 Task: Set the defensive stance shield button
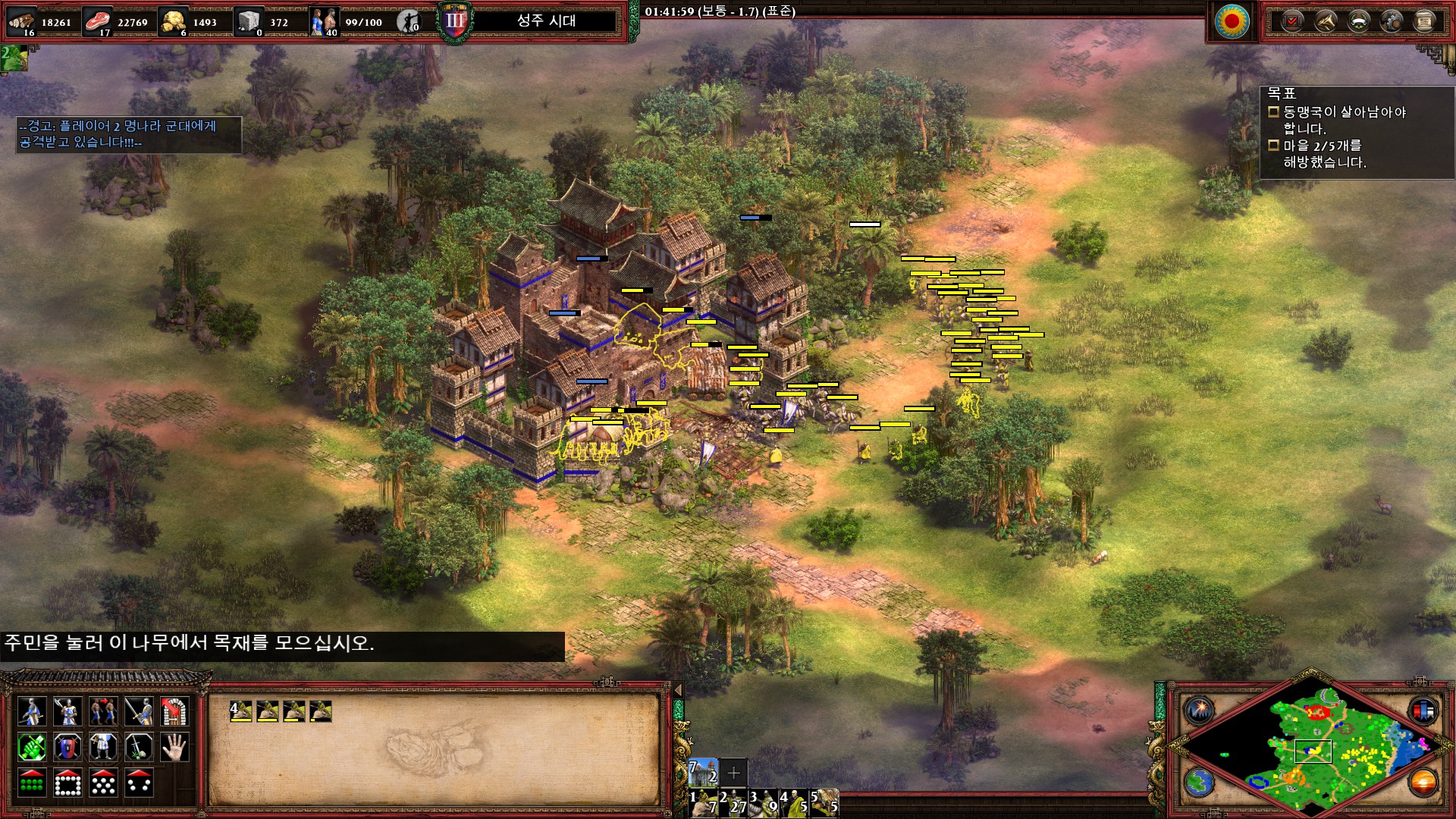point(67,747)
